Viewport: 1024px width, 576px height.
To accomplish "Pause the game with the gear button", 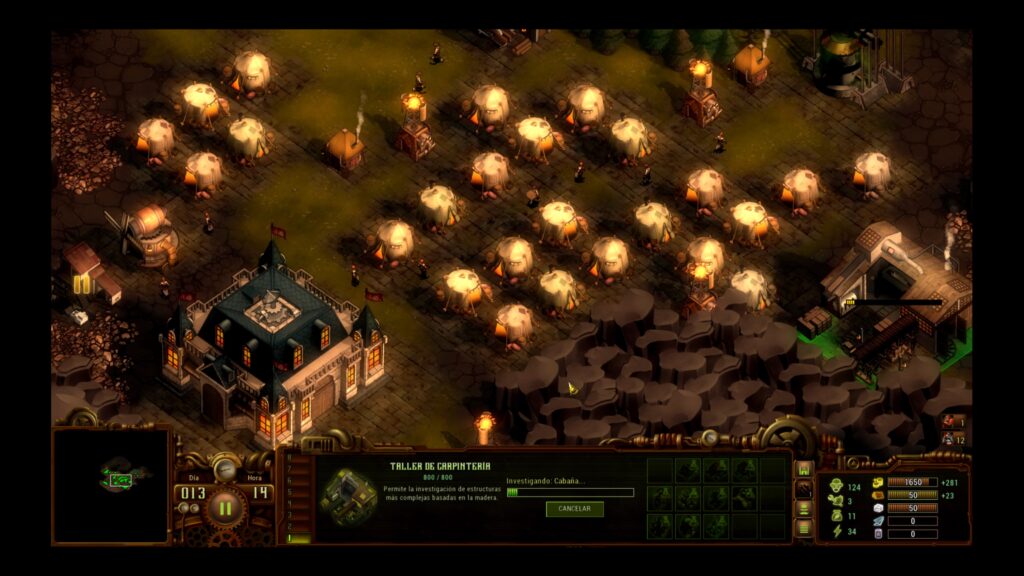I will [225, 508].
